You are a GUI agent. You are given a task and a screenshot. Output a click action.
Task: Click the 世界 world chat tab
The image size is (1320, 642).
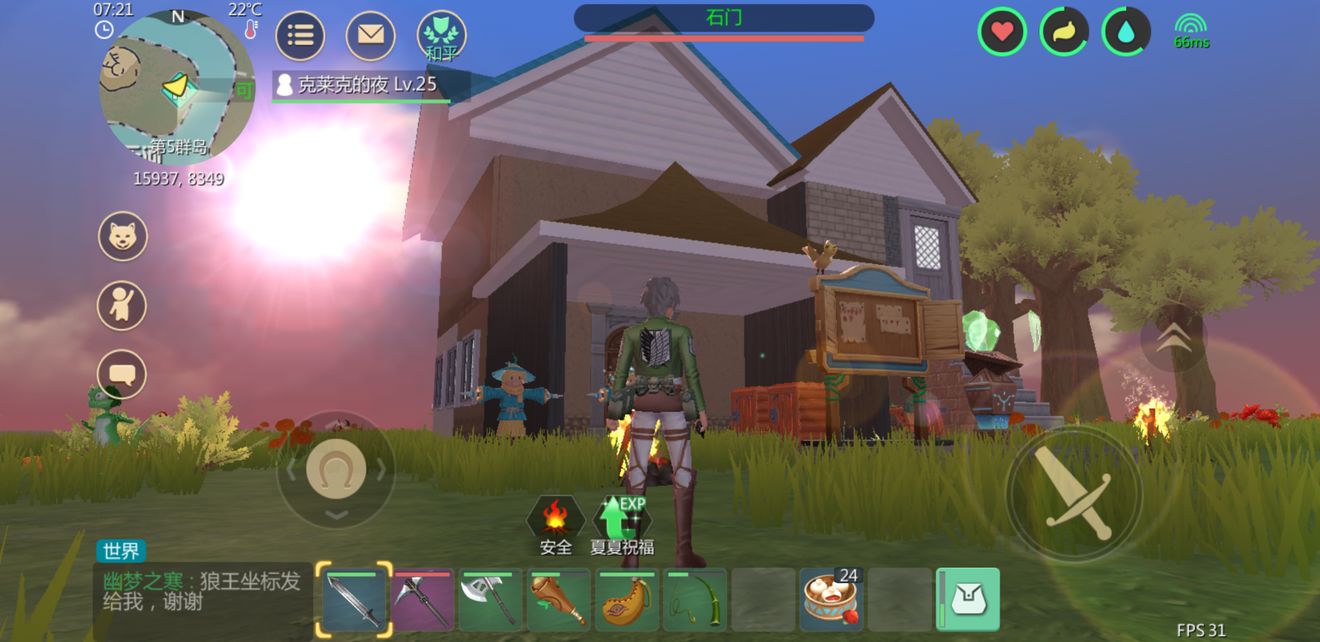121,551
